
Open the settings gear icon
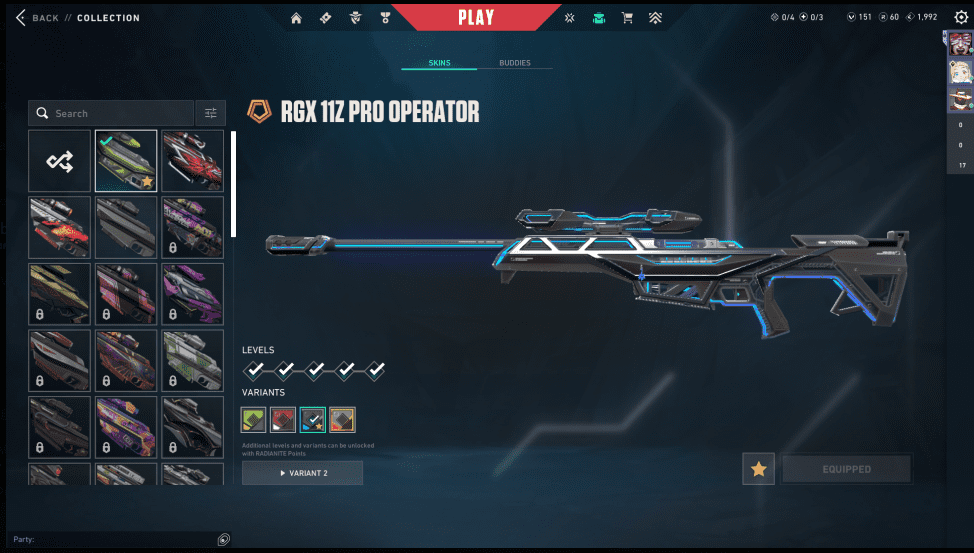(x=961, y=17)
